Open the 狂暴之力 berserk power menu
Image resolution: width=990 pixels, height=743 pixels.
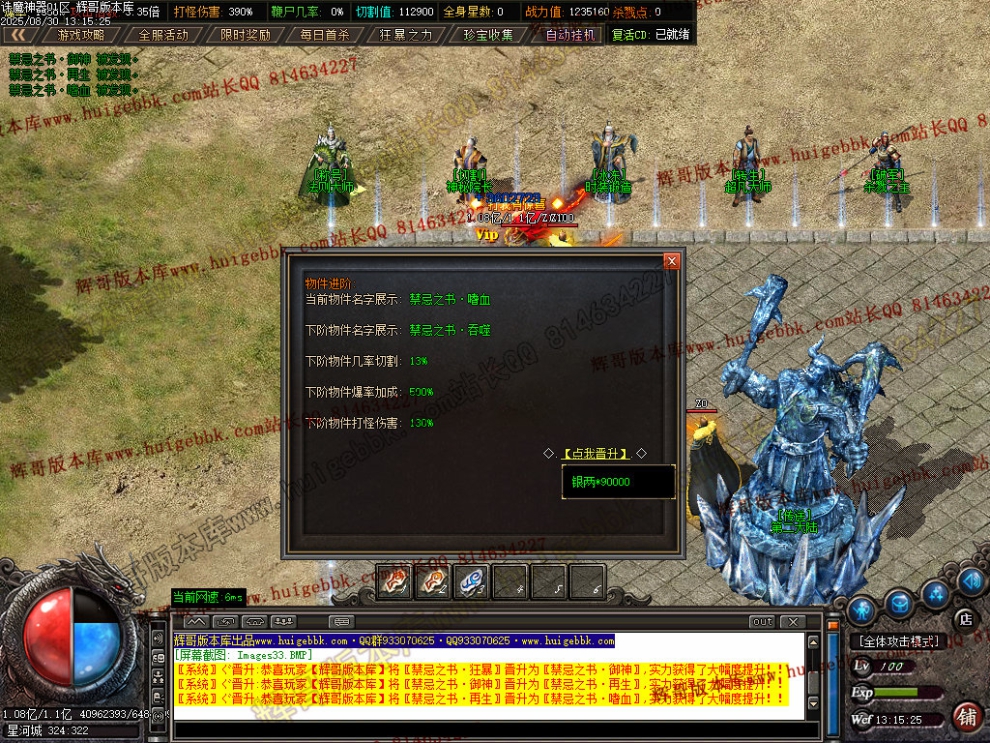[x=406, y=35]
